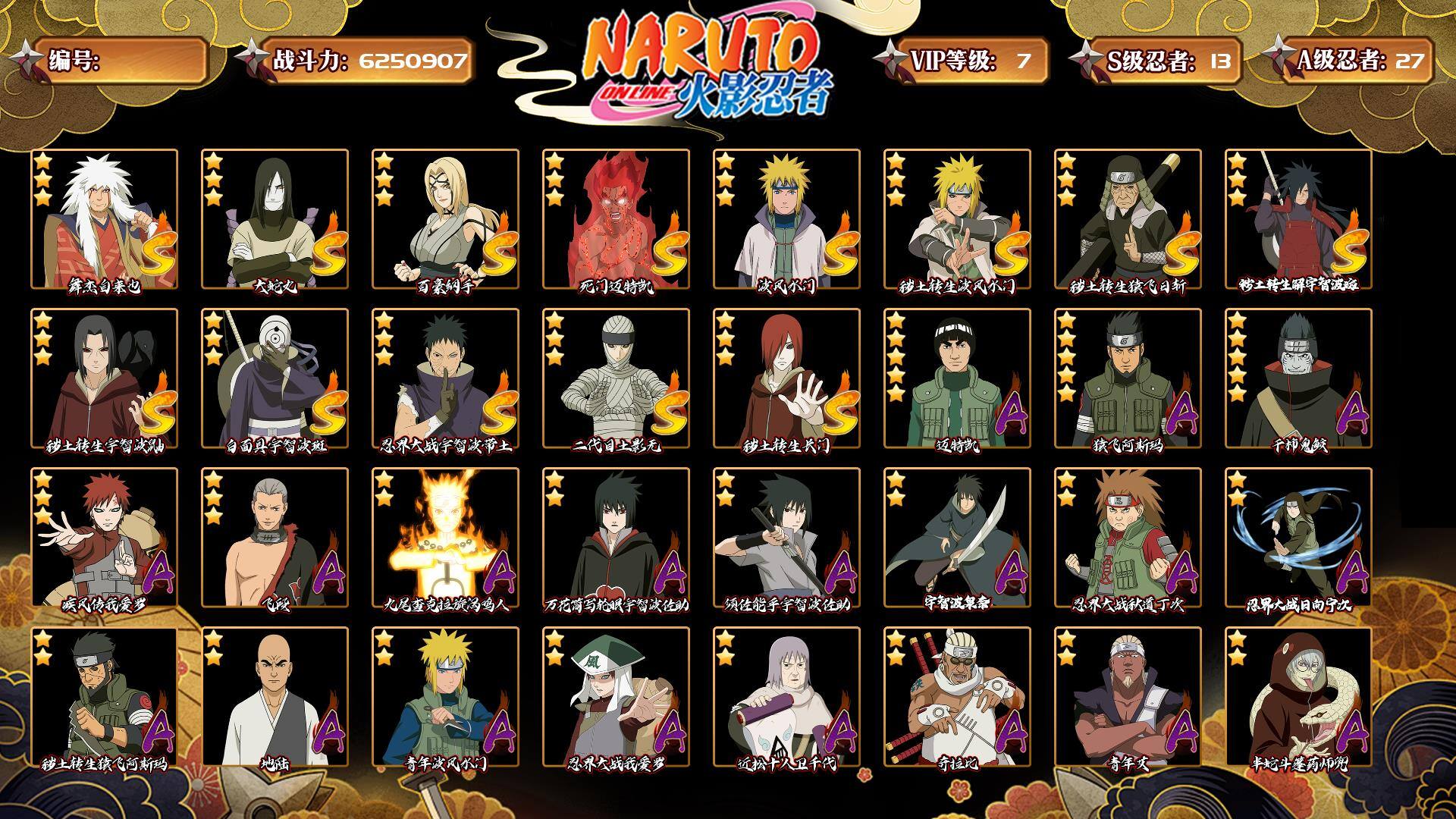The width and height of the screenshot is (1456, 819).
Task: Select the white-haired Jiraiya ninja card
Action: tap(105, 219)
